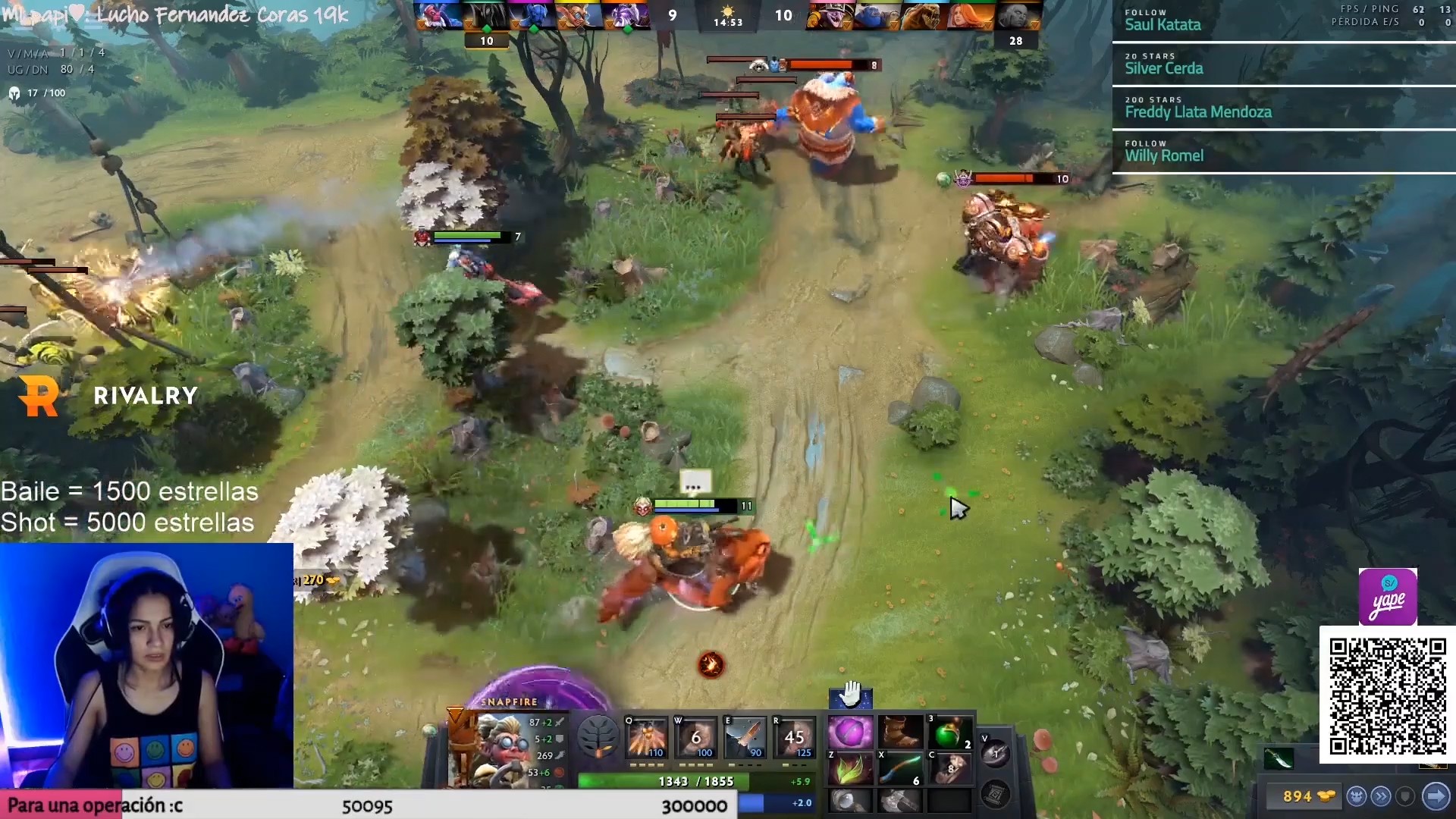Screen dimensions: 1456x819
Task: Select Snapfire's portrait in the top bar
Action: pyautogui.click(x=579, y=15)
